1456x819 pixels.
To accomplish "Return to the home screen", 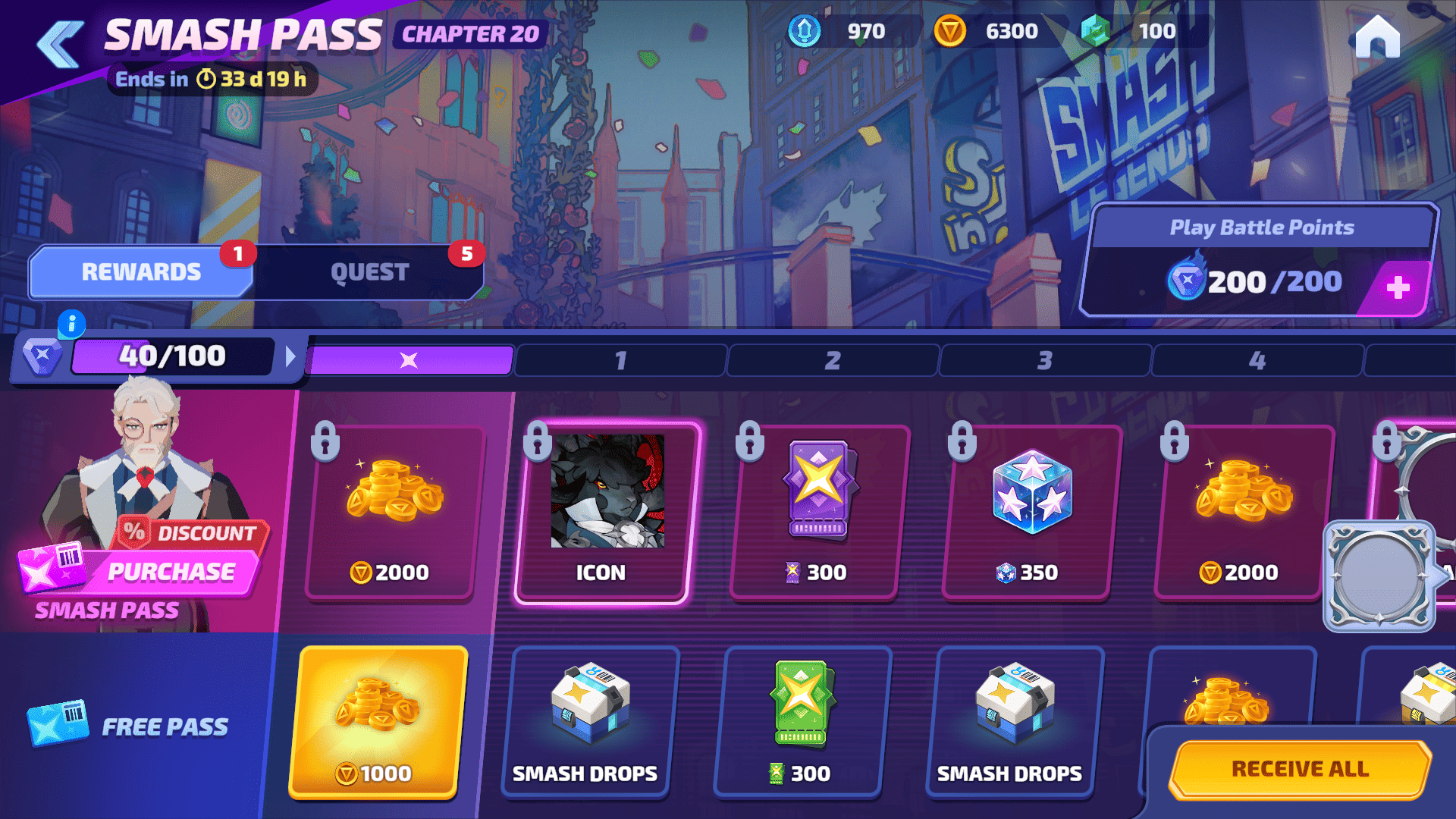I will point(1377,36).
